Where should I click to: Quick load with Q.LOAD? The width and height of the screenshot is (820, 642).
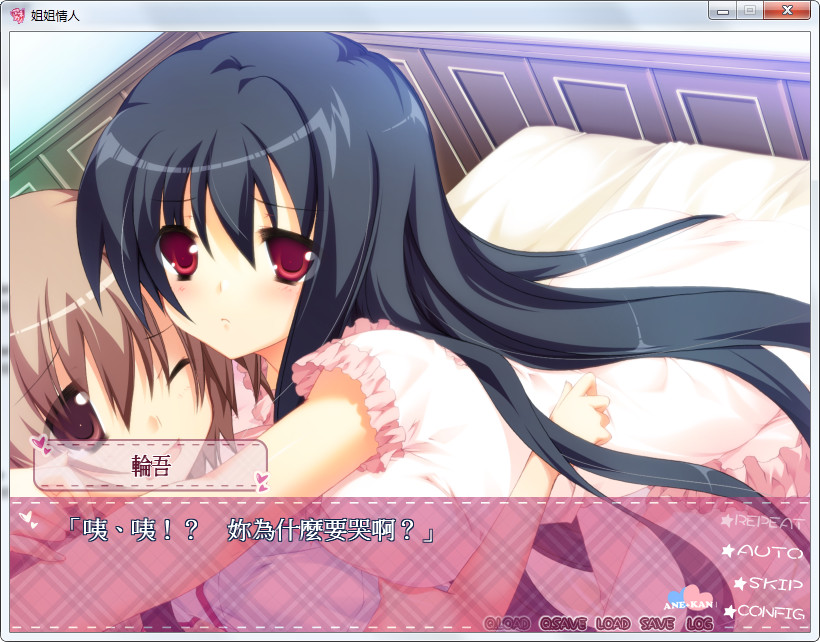click(x=507, y=623)
